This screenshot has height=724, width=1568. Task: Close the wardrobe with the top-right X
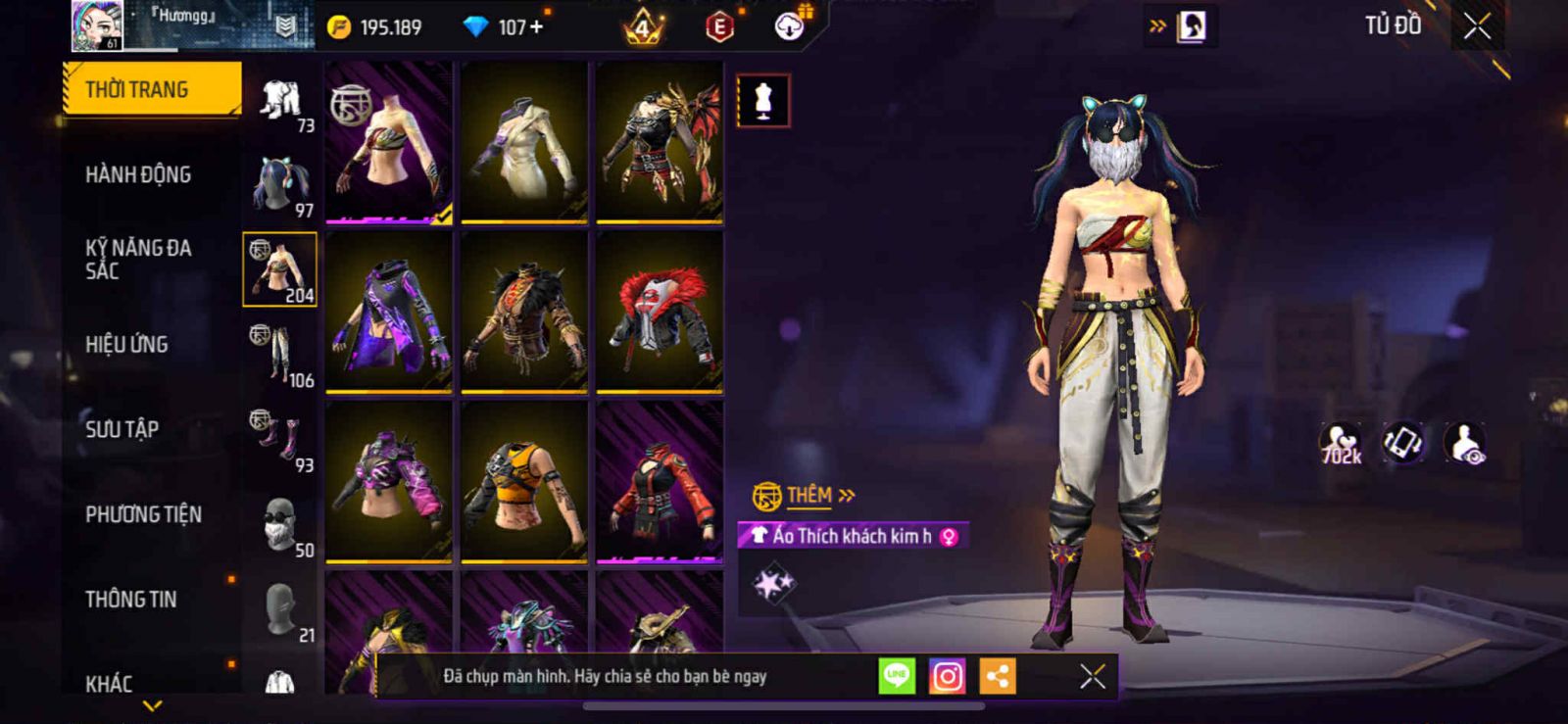(1477, 27)
